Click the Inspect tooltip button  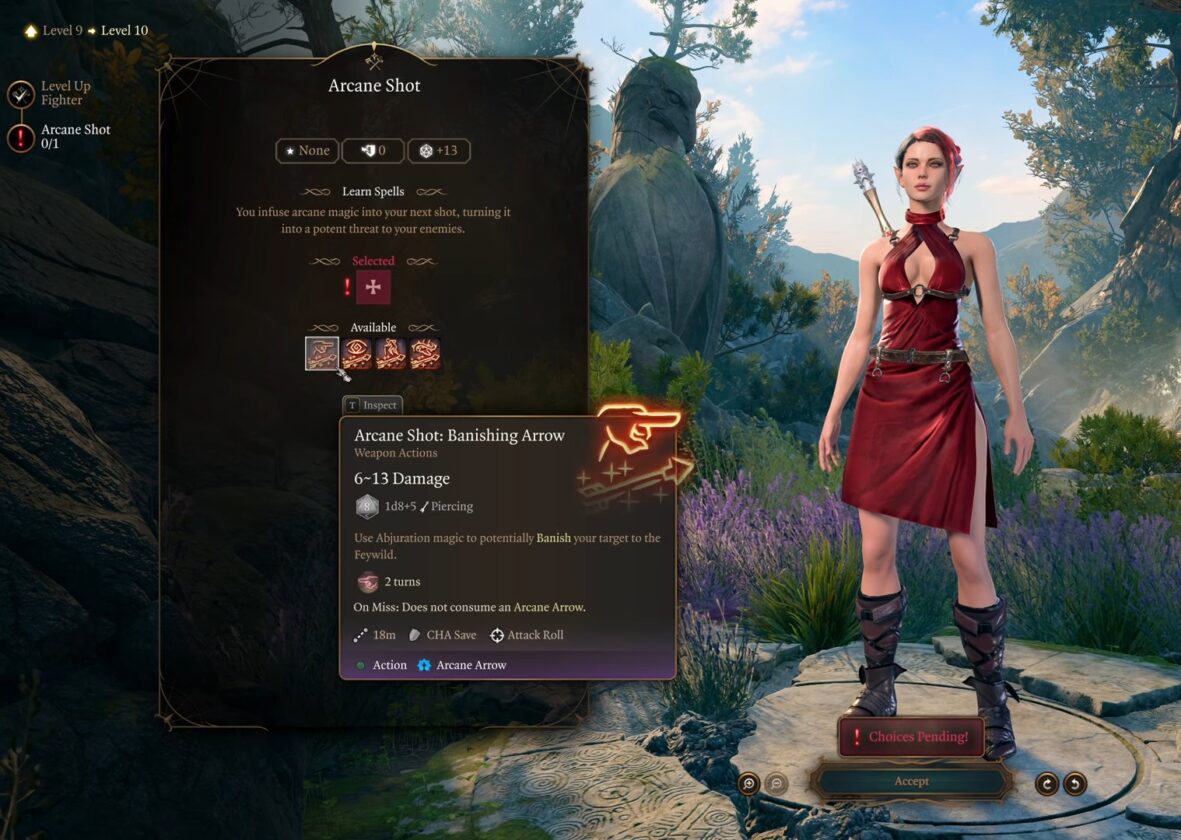pos(372,405)
